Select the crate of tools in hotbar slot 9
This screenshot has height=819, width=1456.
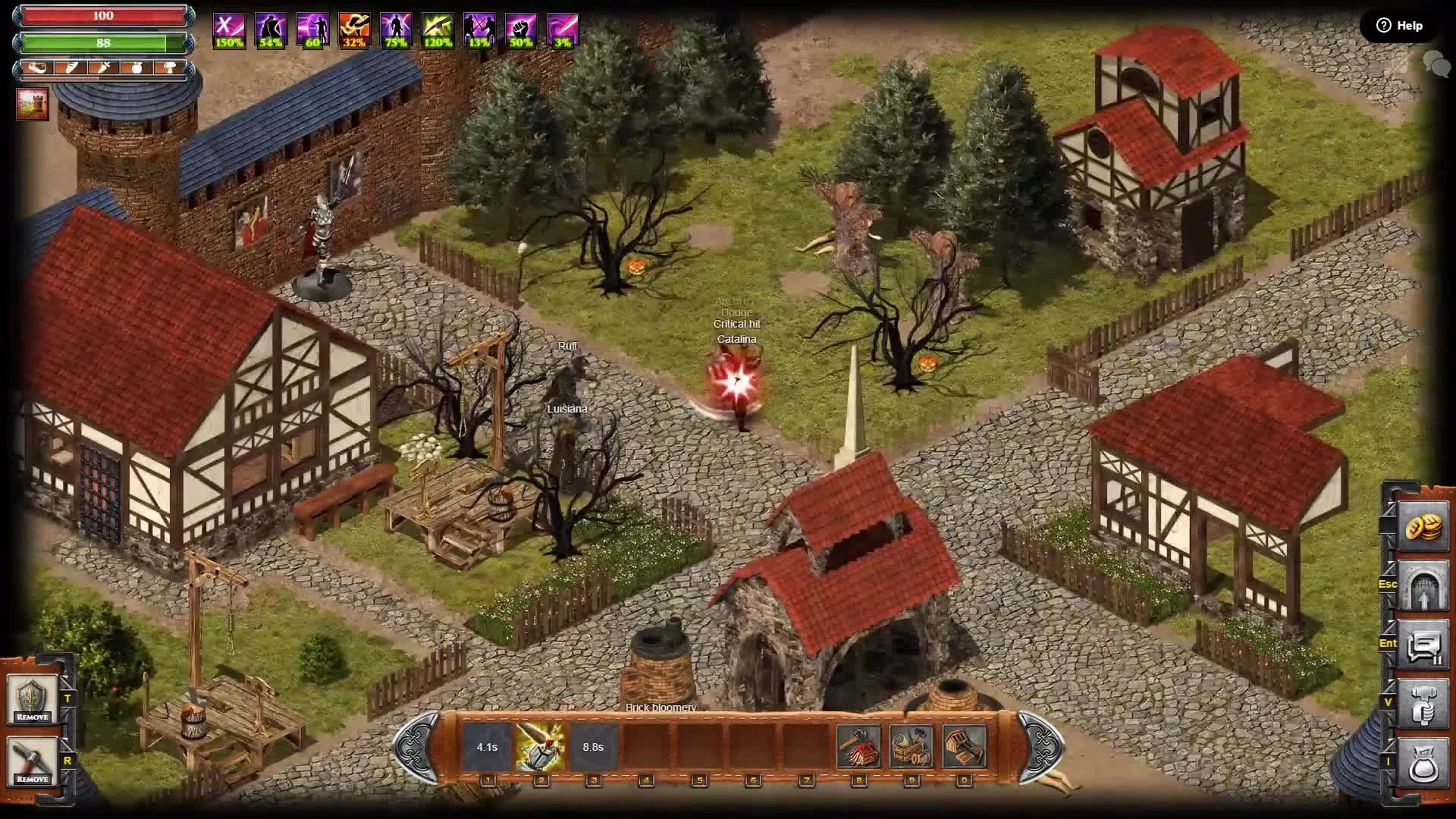click(912, 745)
